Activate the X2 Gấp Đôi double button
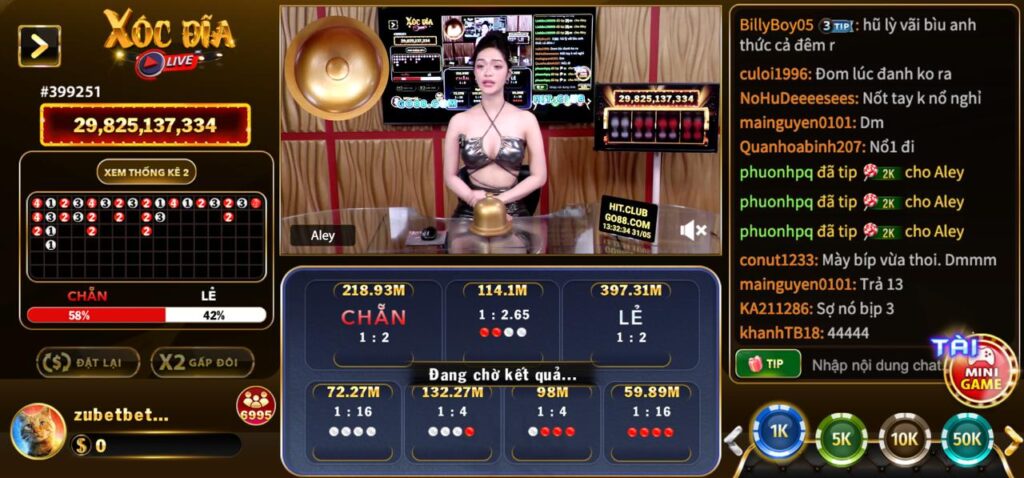The image size is (1024, 478). [202, 362]
